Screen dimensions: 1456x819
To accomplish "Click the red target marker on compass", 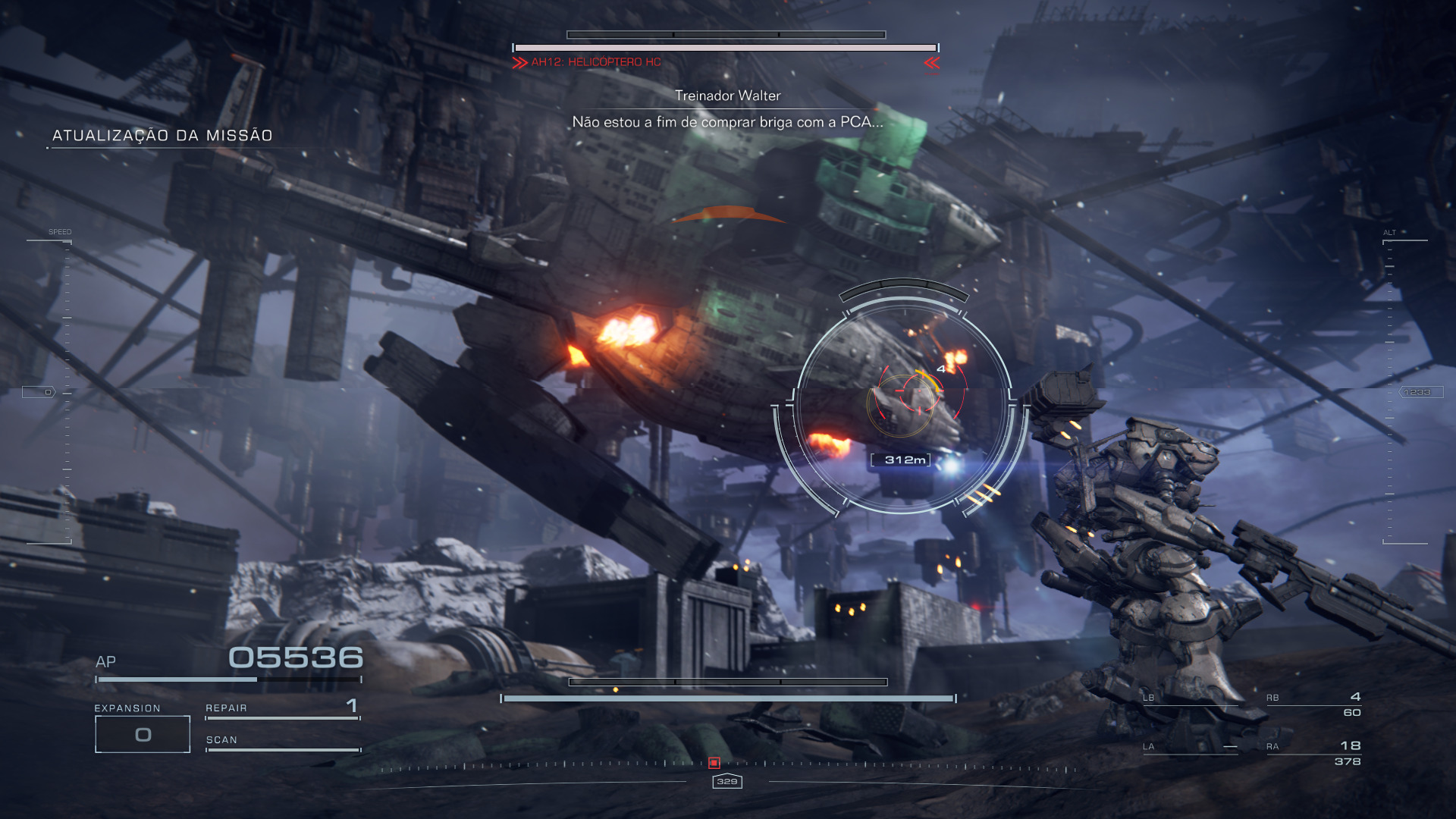I will (x=714, y=763).
